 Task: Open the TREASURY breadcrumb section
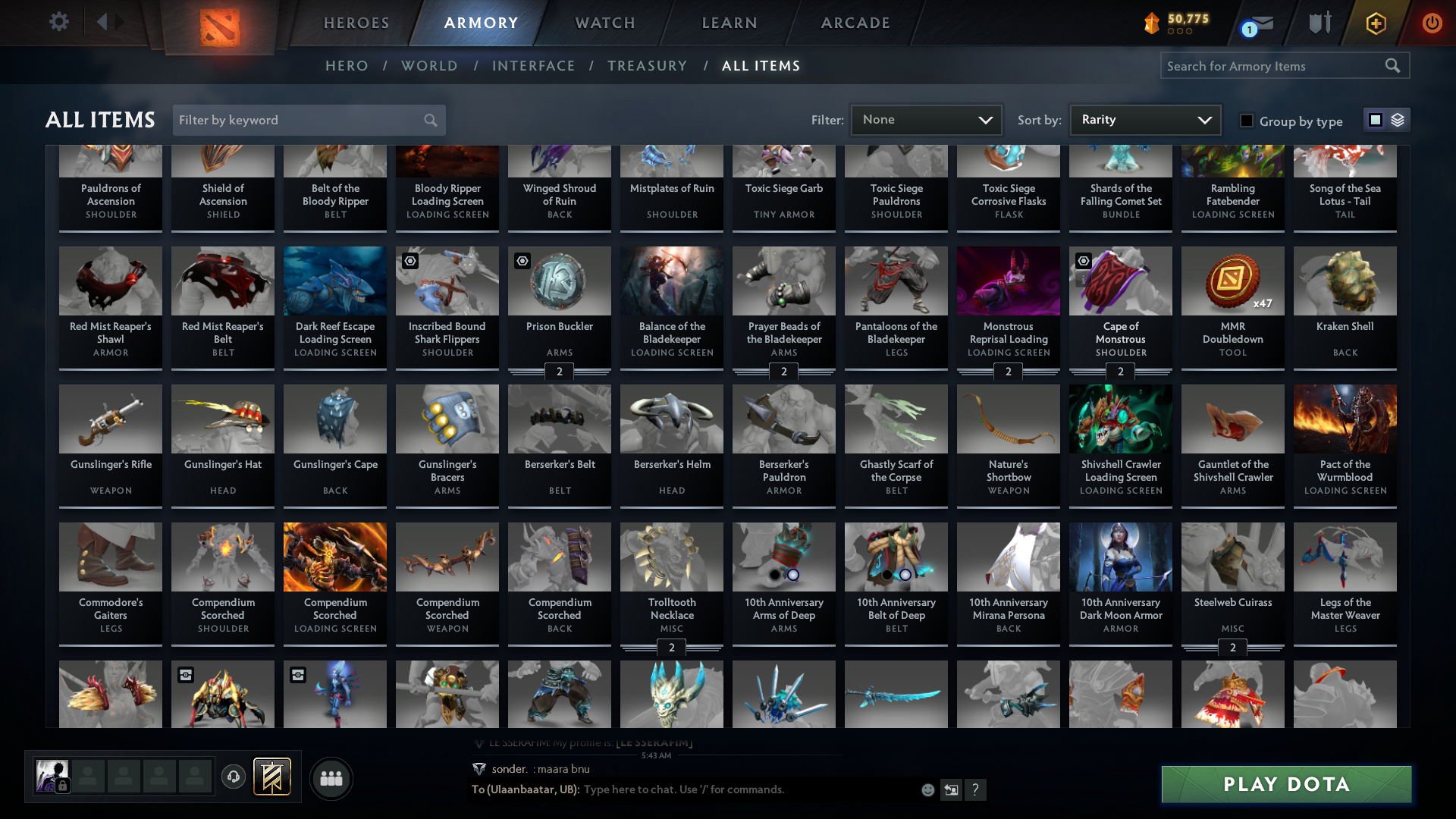coord(647,66)
